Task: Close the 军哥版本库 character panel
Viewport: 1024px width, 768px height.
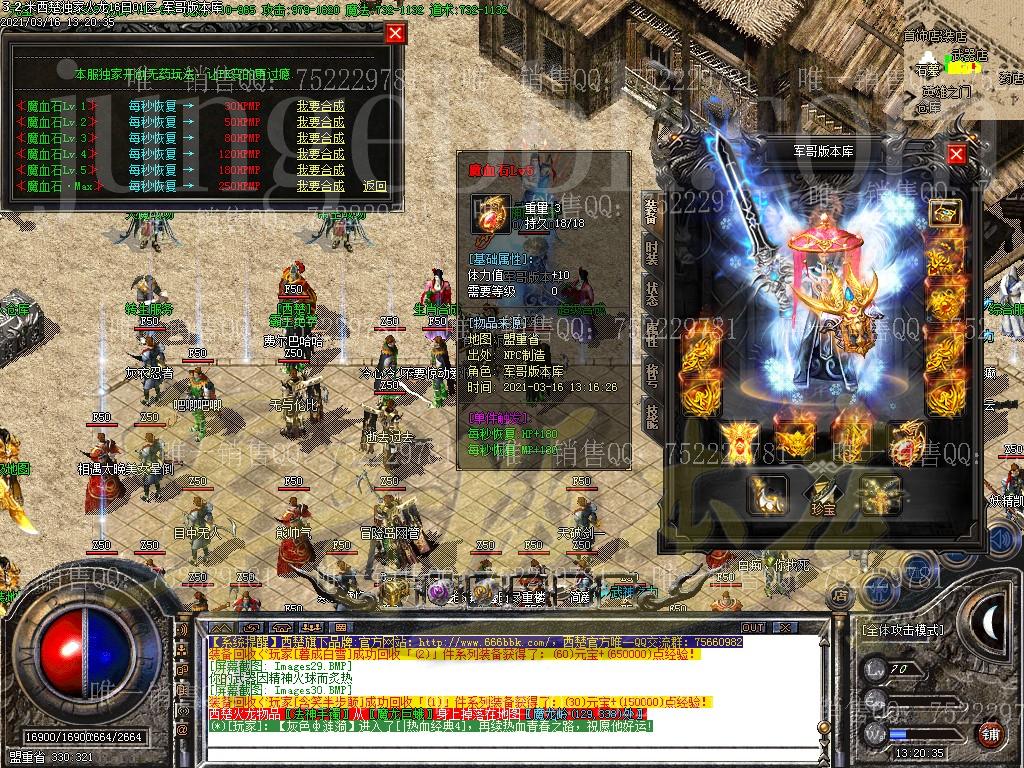Action: coord(956,154)
